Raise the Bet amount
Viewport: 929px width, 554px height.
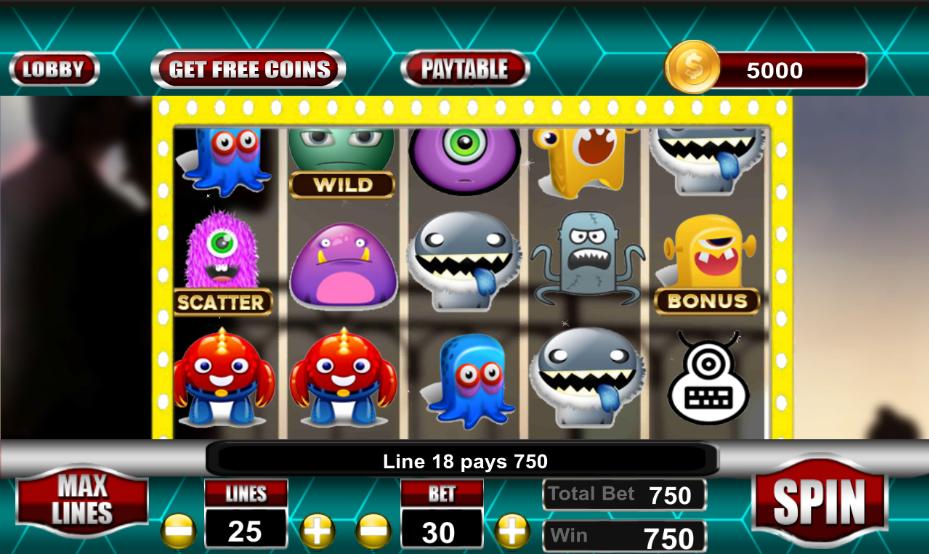tap(511, 529)
